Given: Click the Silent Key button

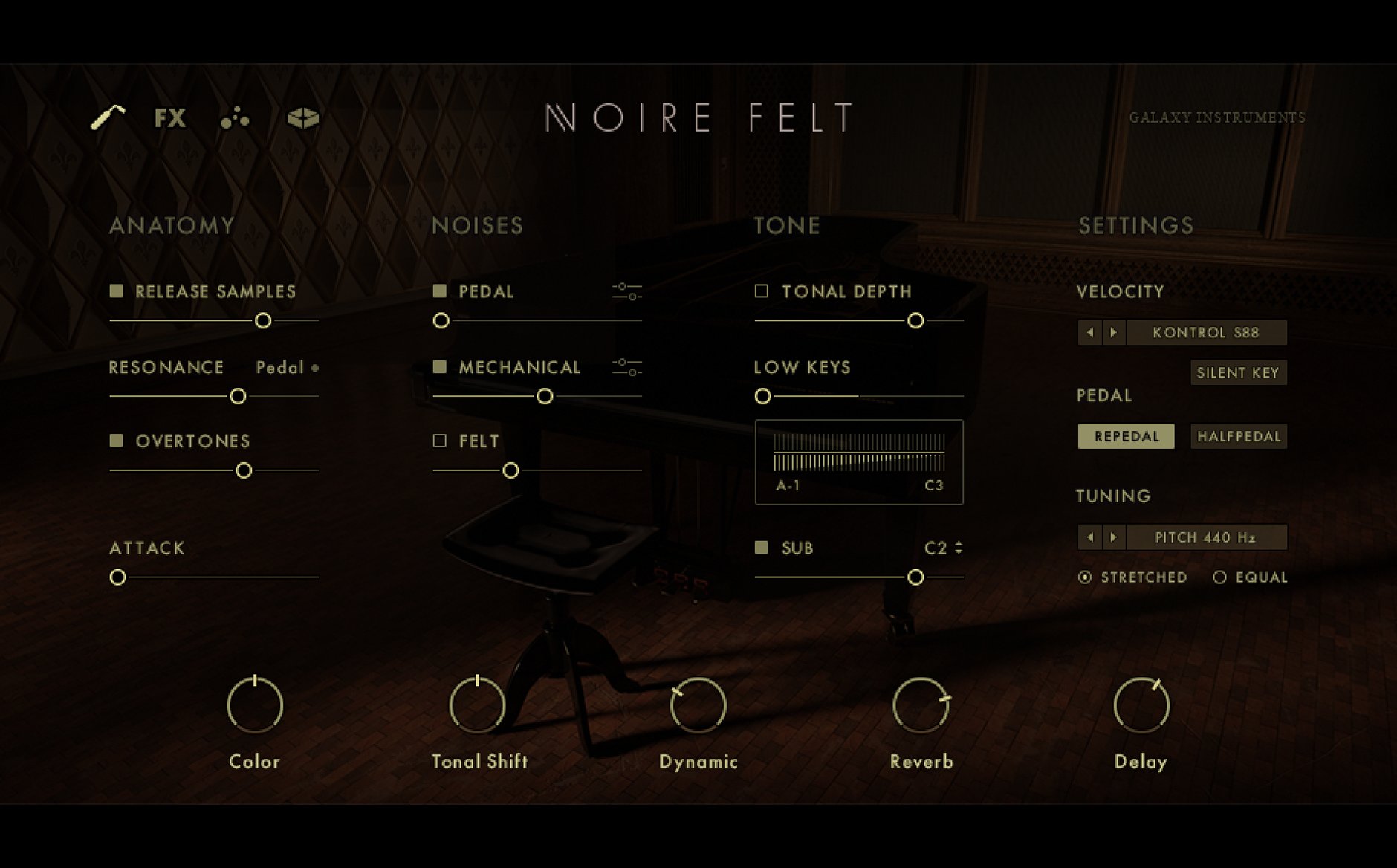Looking at the screenshot, I should point(1237,372).
